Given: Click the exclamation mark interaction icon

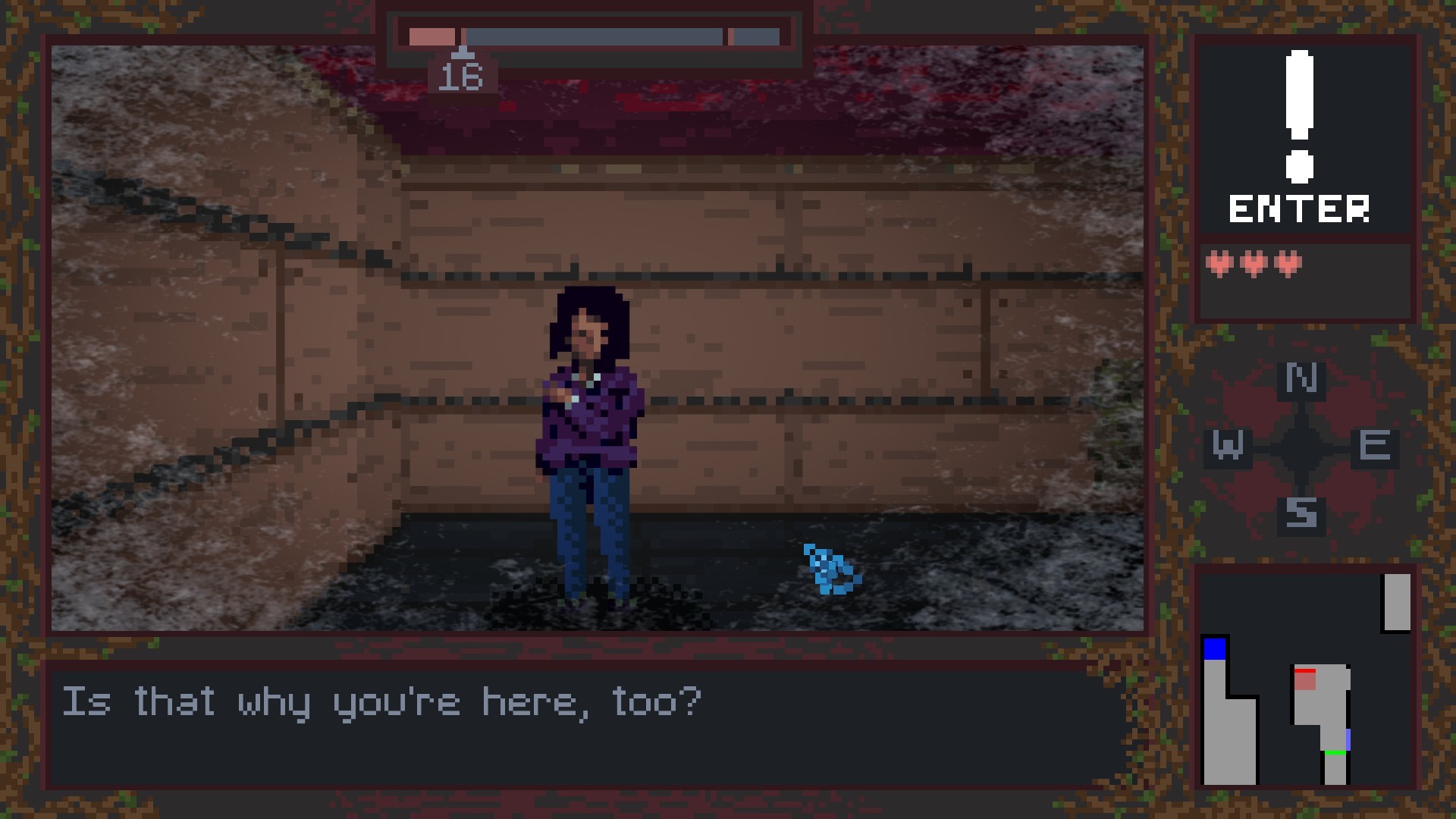Looking at the screenshot, I should click(1298, 114).
